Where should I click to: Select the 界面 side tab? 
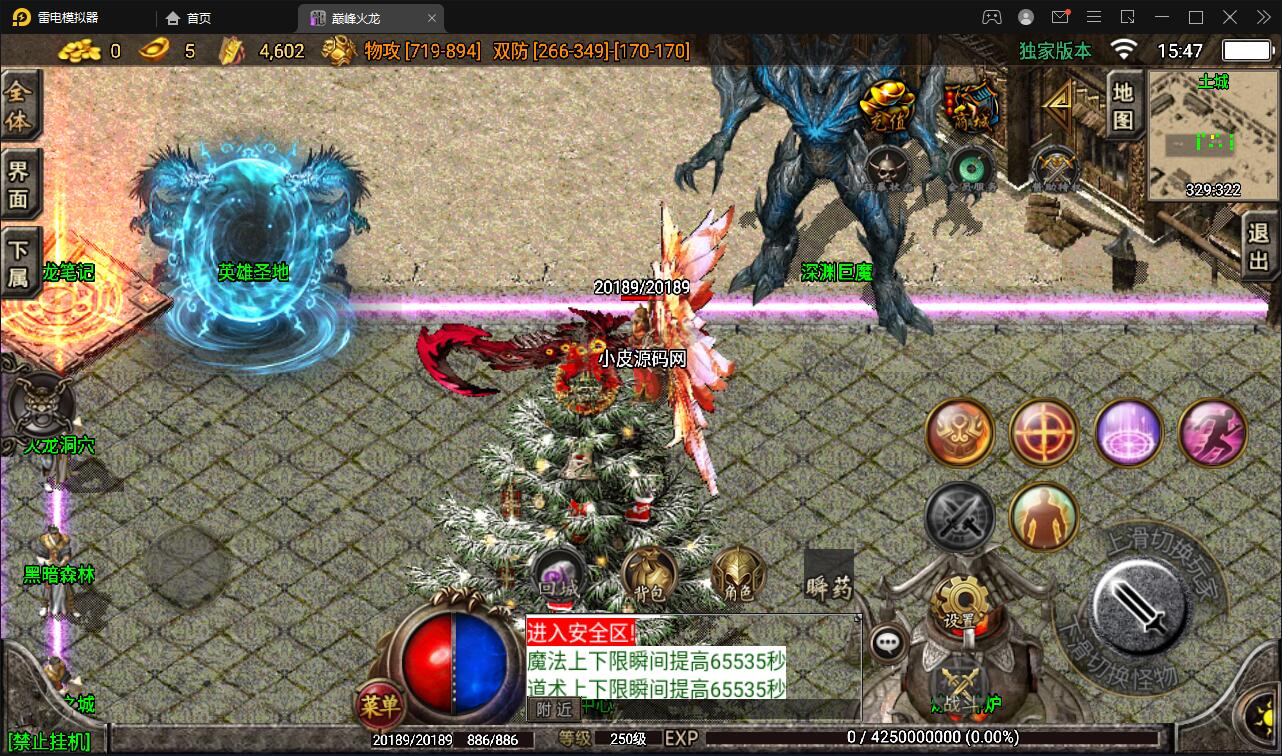[19, 184]
